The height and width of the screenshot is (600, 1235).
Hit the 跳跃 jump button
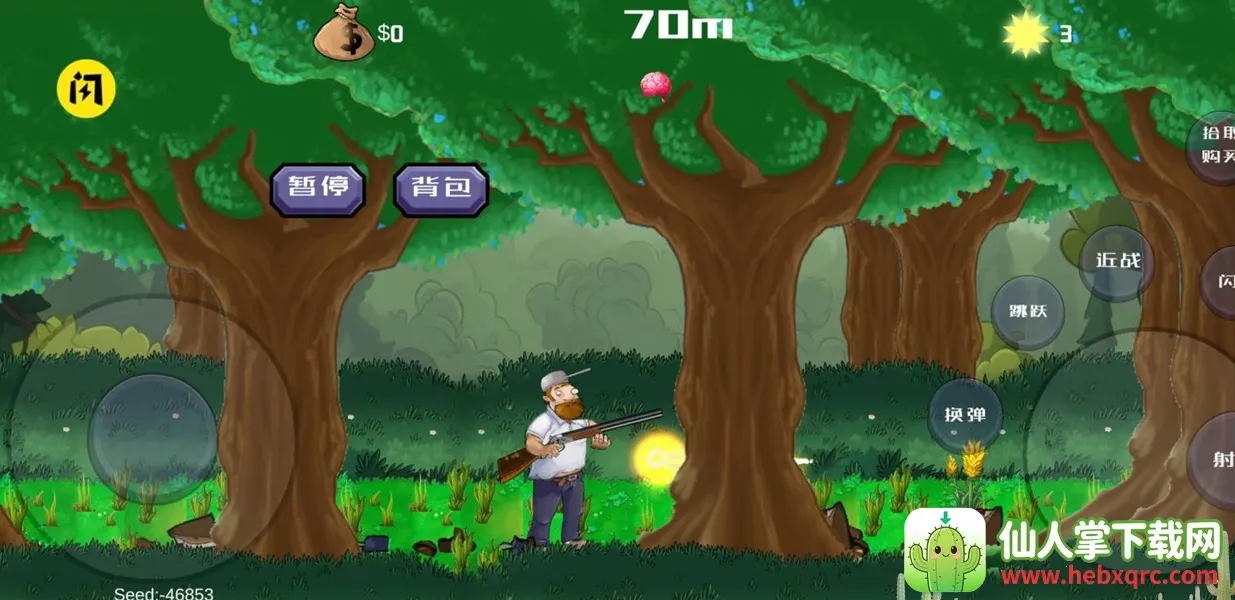pos(1027,312)
